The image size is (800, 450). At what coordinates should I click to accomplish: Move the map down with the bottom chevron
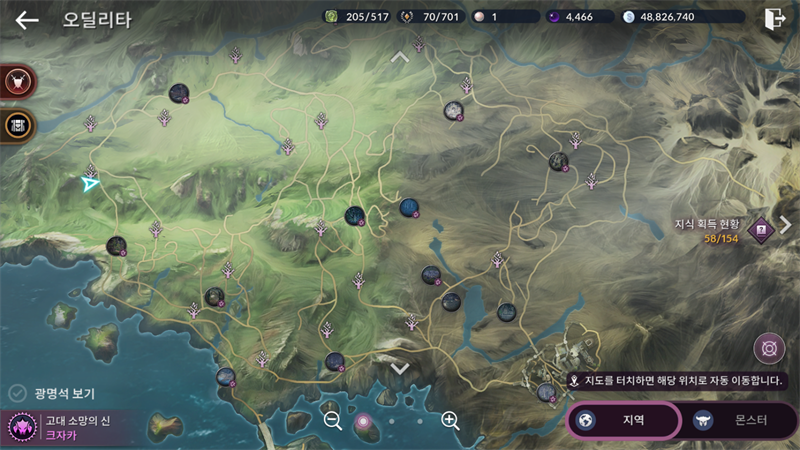click(x=400, y=368)
